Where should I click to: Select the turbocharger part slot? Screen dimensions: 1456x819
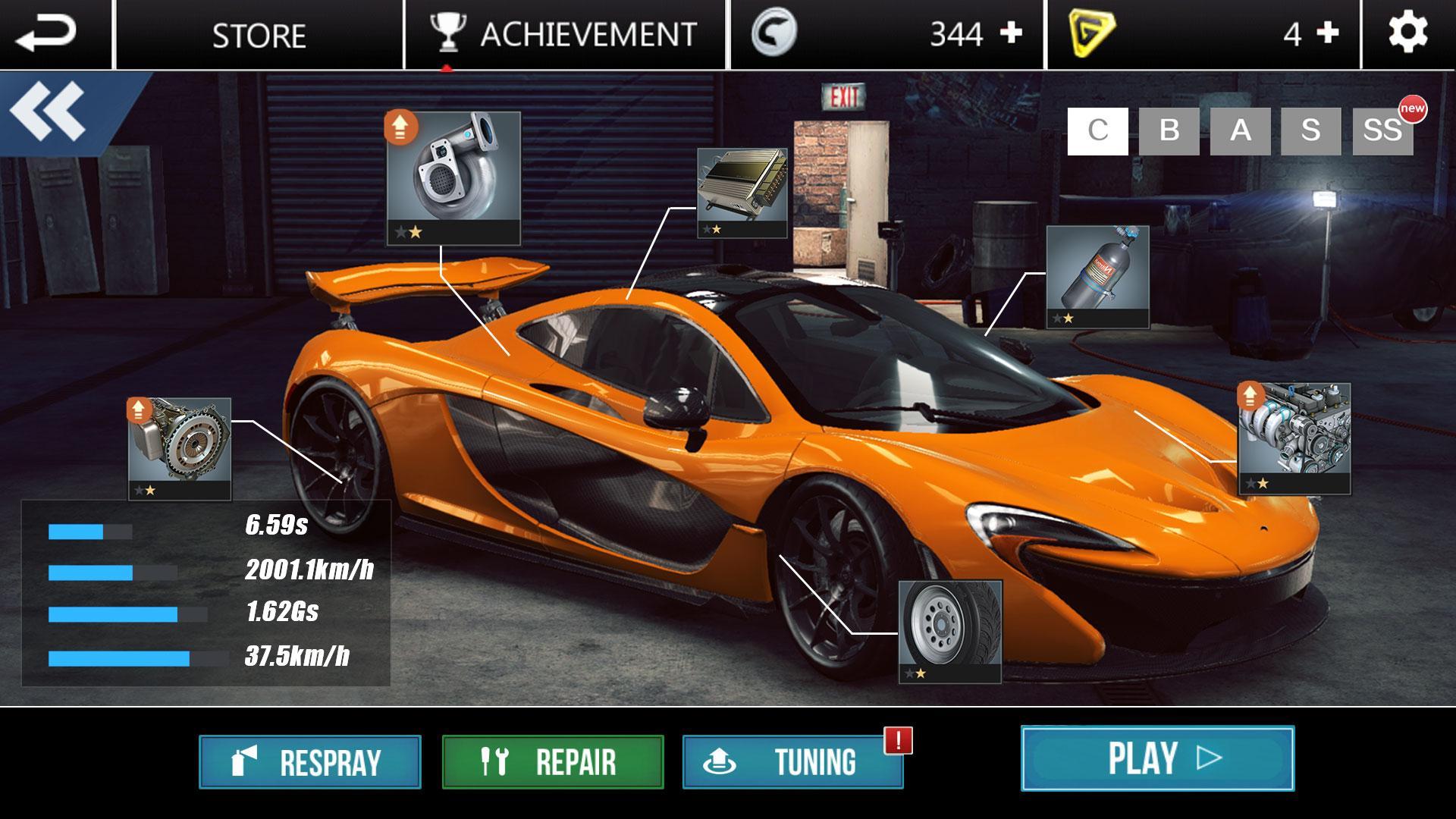pos(453,178)
